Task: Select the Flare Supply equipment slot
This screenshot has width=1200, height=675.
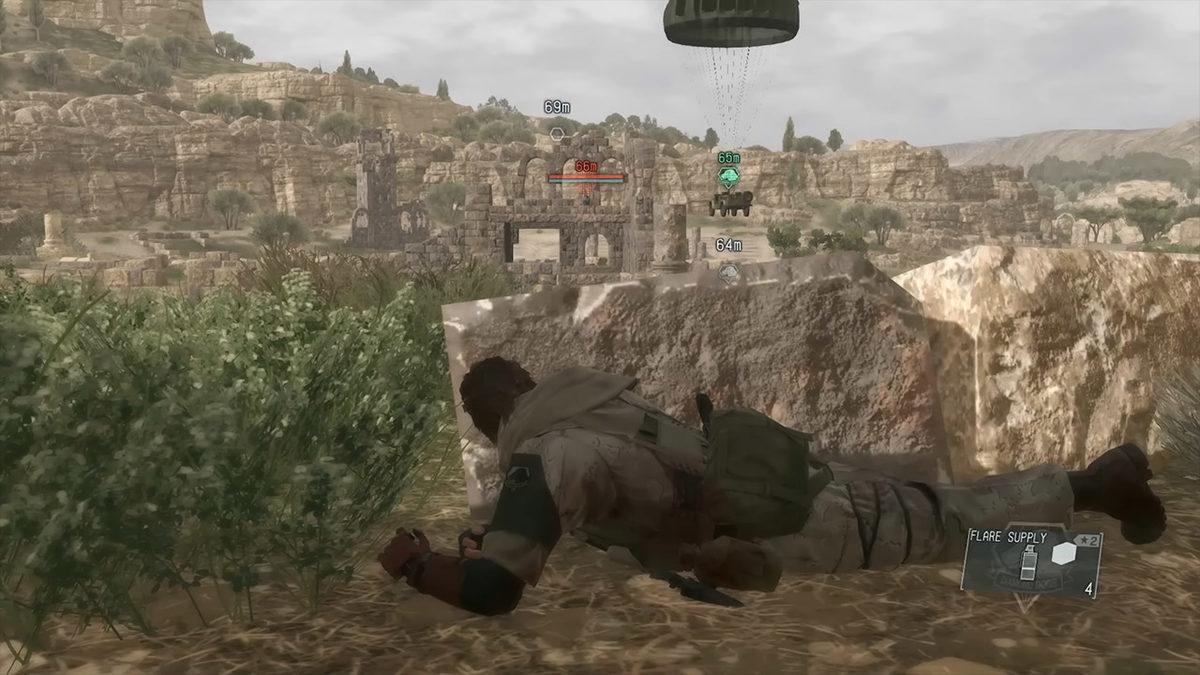Action: coord(1031,563)
